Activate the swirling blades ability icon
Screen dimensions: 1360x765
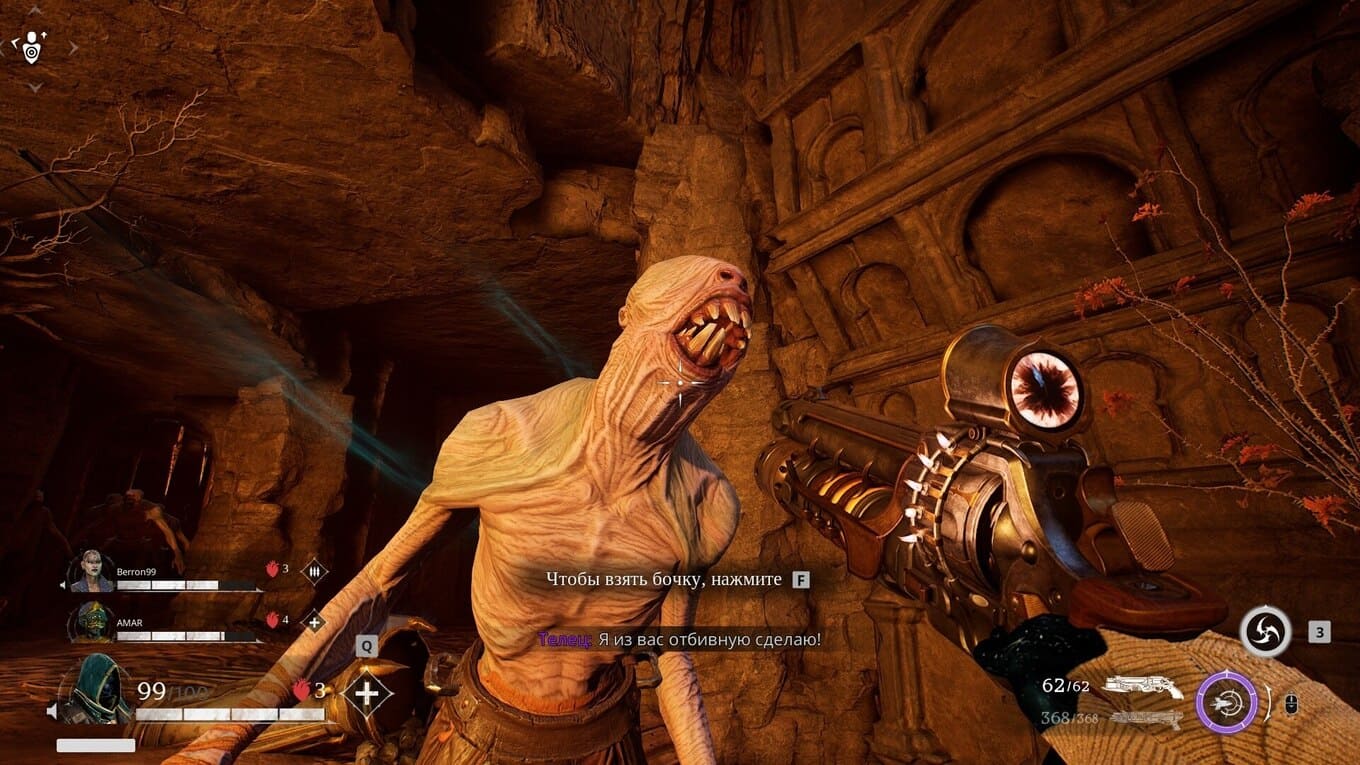click(x=1264, y=633)
